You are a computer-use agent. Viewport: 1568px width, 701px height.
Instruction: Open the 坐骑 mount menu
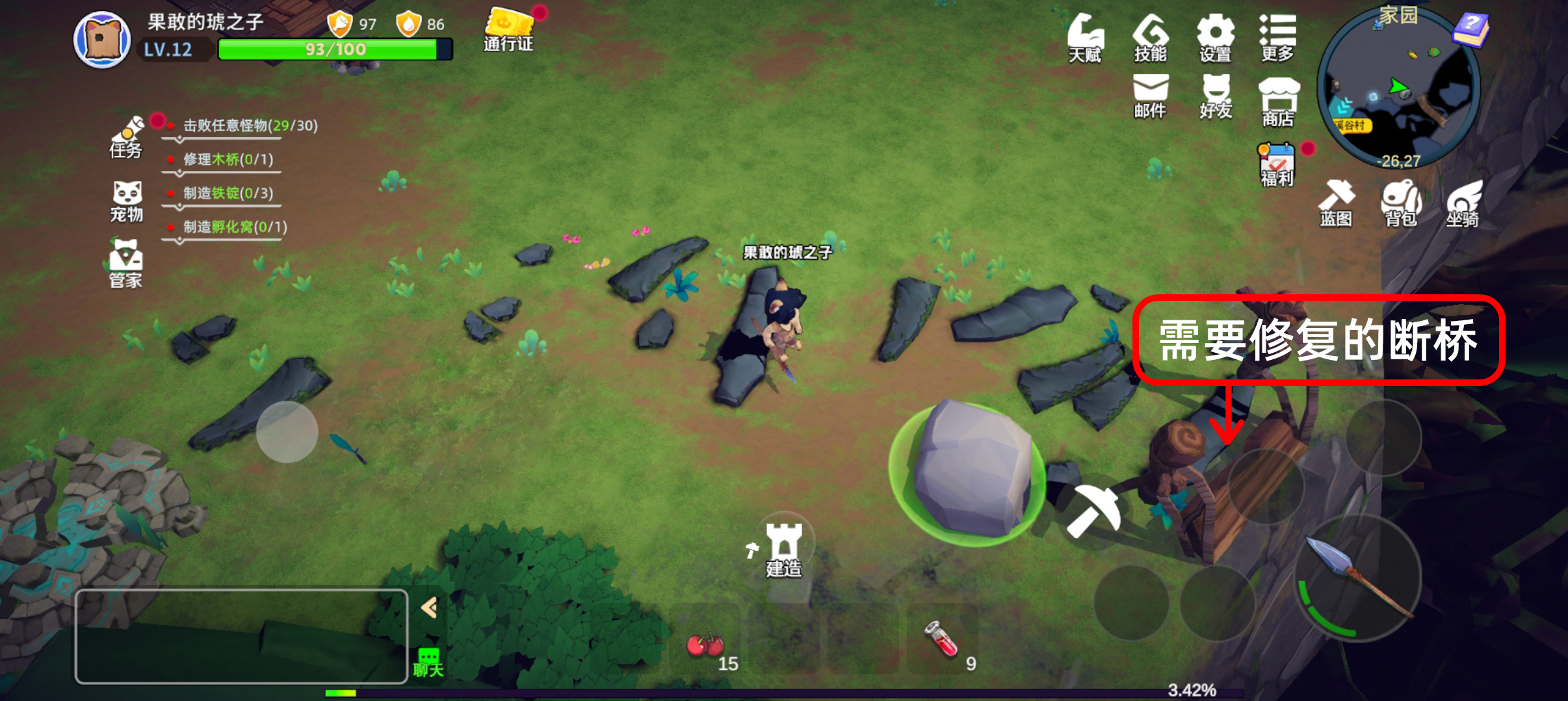(1463, 203)
